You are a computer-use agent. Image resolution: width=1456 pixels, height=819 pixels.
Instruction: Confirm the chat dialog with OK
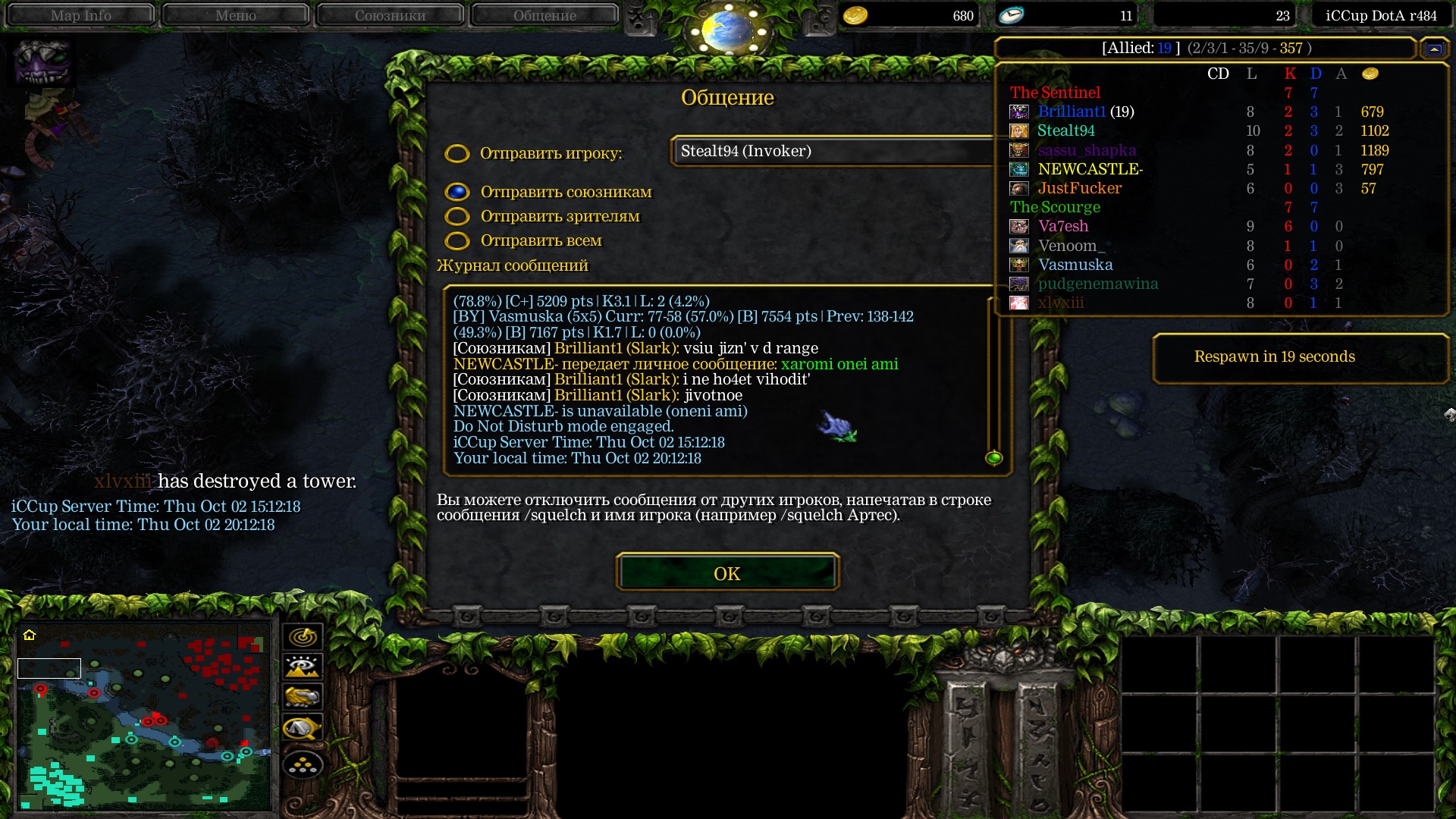[x=727, y=573]
